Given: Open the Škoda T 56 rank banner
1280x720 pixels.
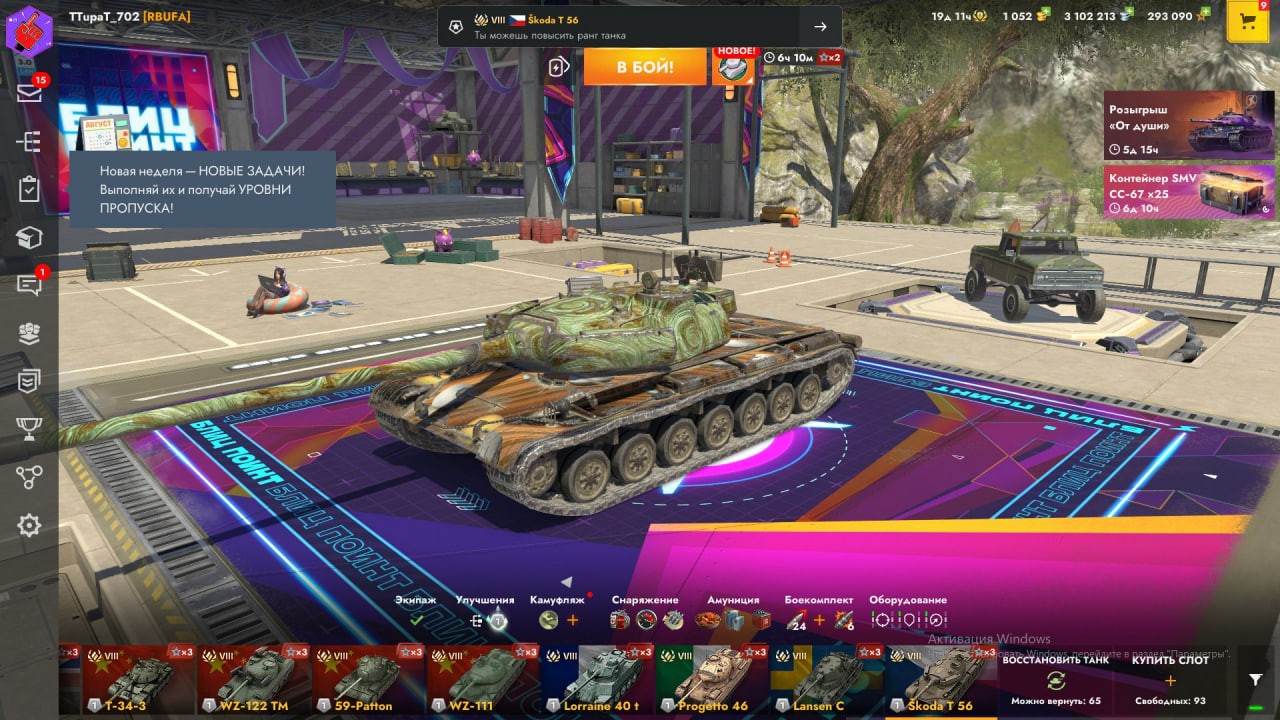Looking at the screenshot, I should [x=640, y=27].
